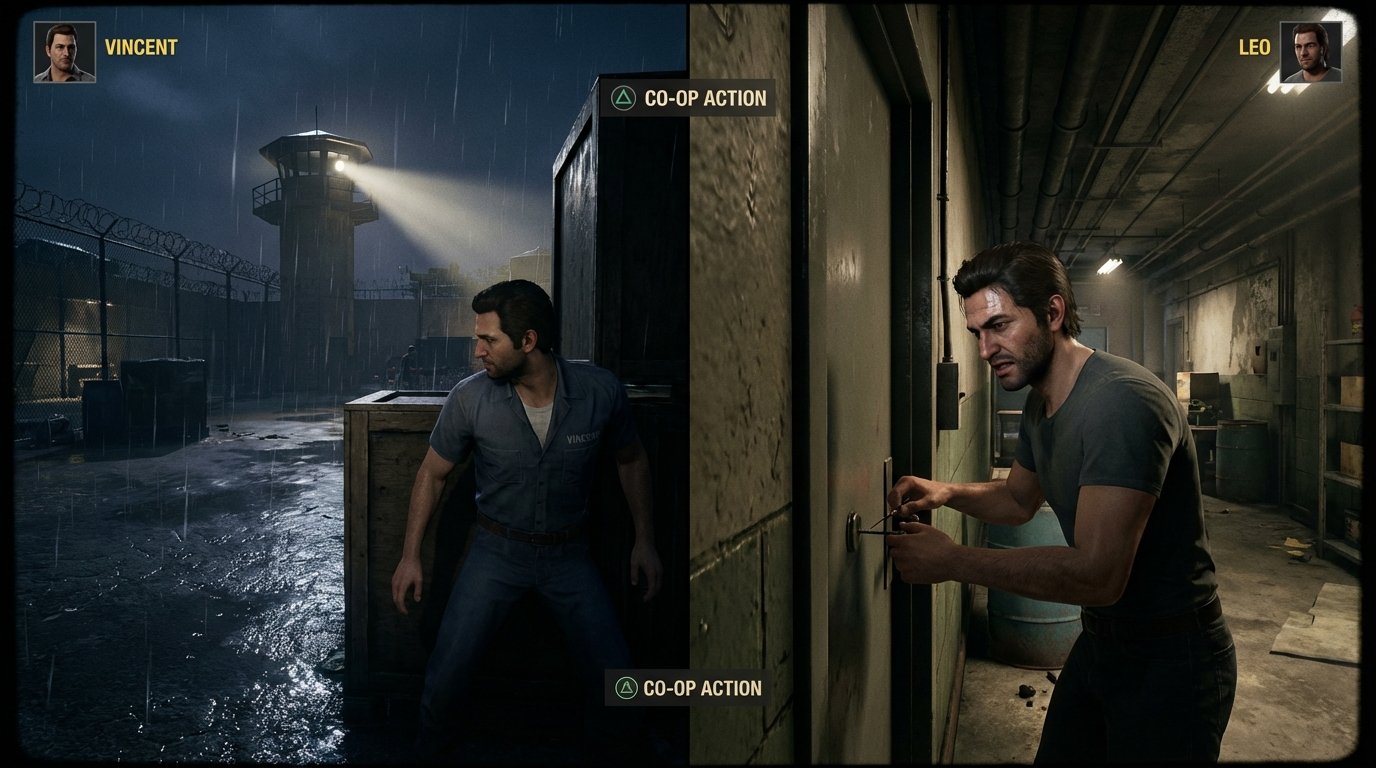This screenshot has height=768, width=1376.
Task: Select Leo's character portrait
Action: click(x=1310, y=52)
